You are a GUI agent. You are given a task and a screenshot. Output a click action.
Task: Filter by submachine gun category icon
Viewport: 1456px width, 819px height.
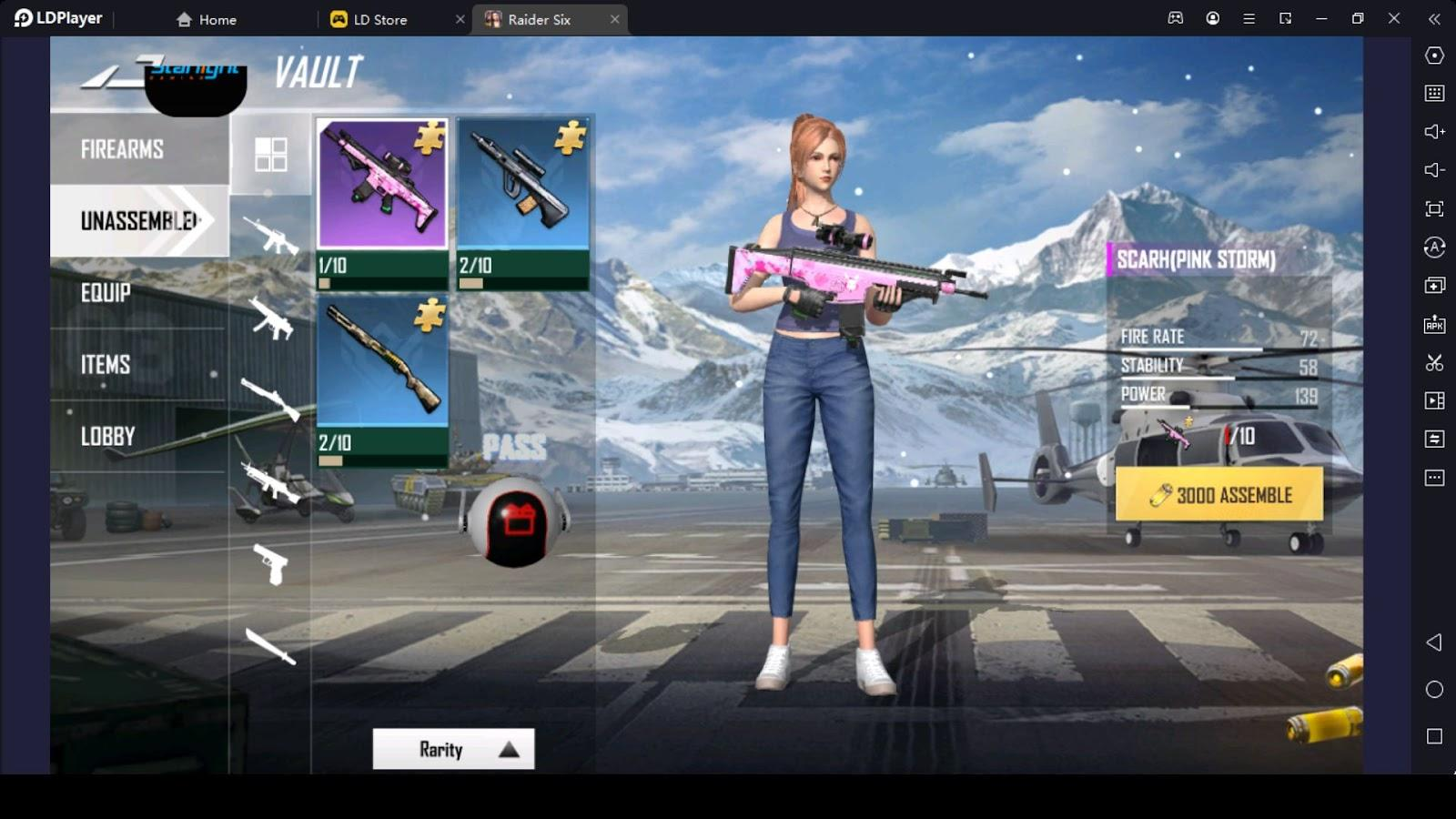(270, 318)
